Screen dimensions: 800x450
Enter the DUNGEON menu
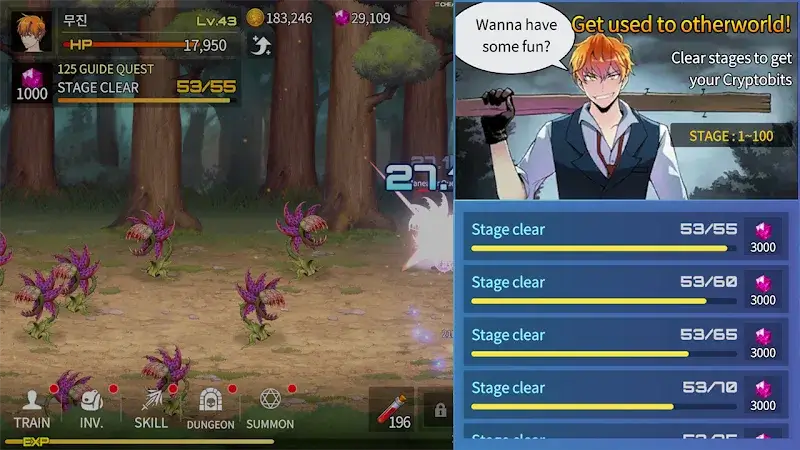coord(210,409)
